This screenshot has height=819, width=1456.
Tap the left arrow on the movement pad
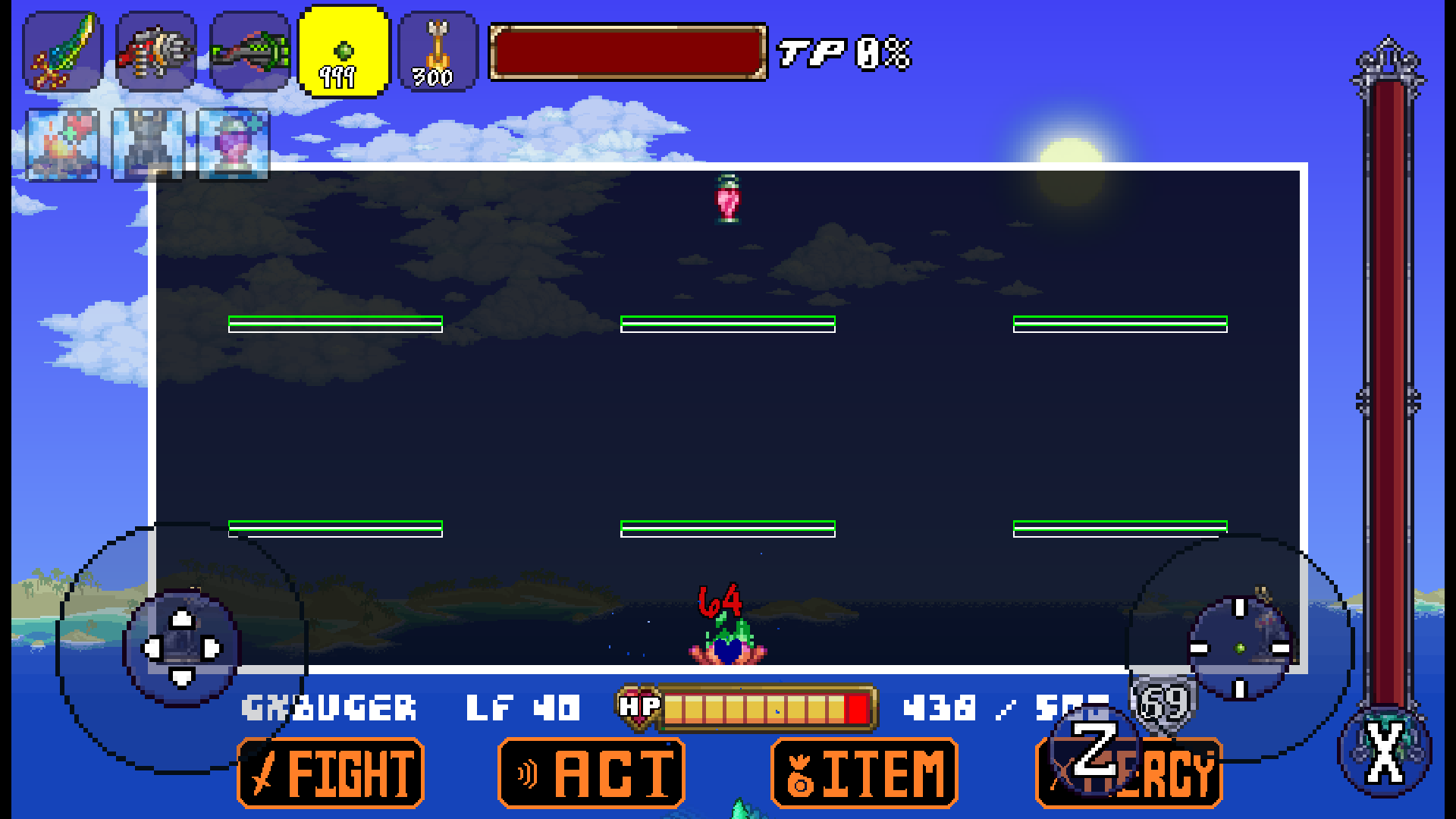152,648
